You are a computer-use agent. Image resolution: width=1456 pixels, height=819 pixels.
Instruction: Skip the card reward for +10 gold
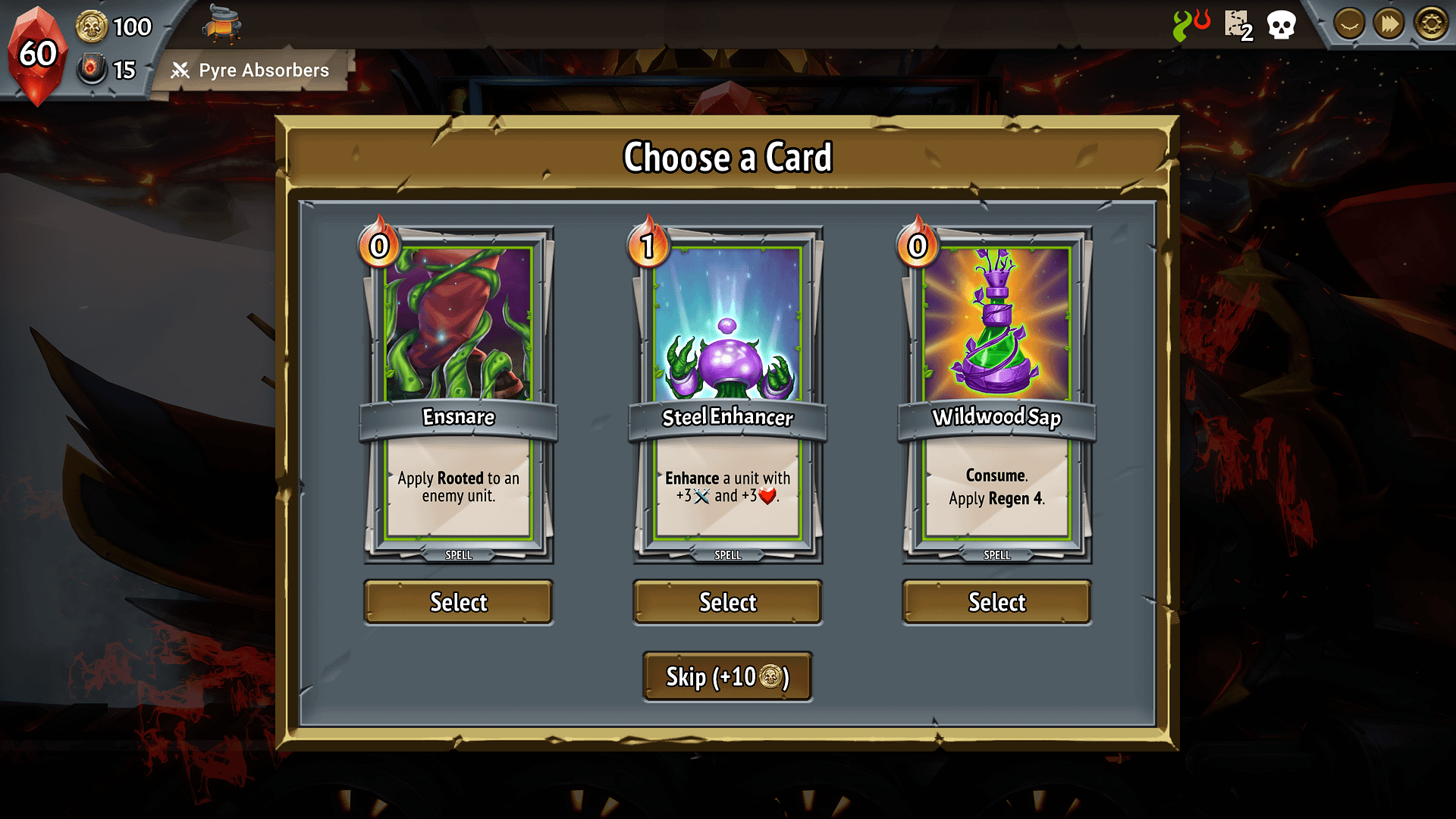[727, 676]
